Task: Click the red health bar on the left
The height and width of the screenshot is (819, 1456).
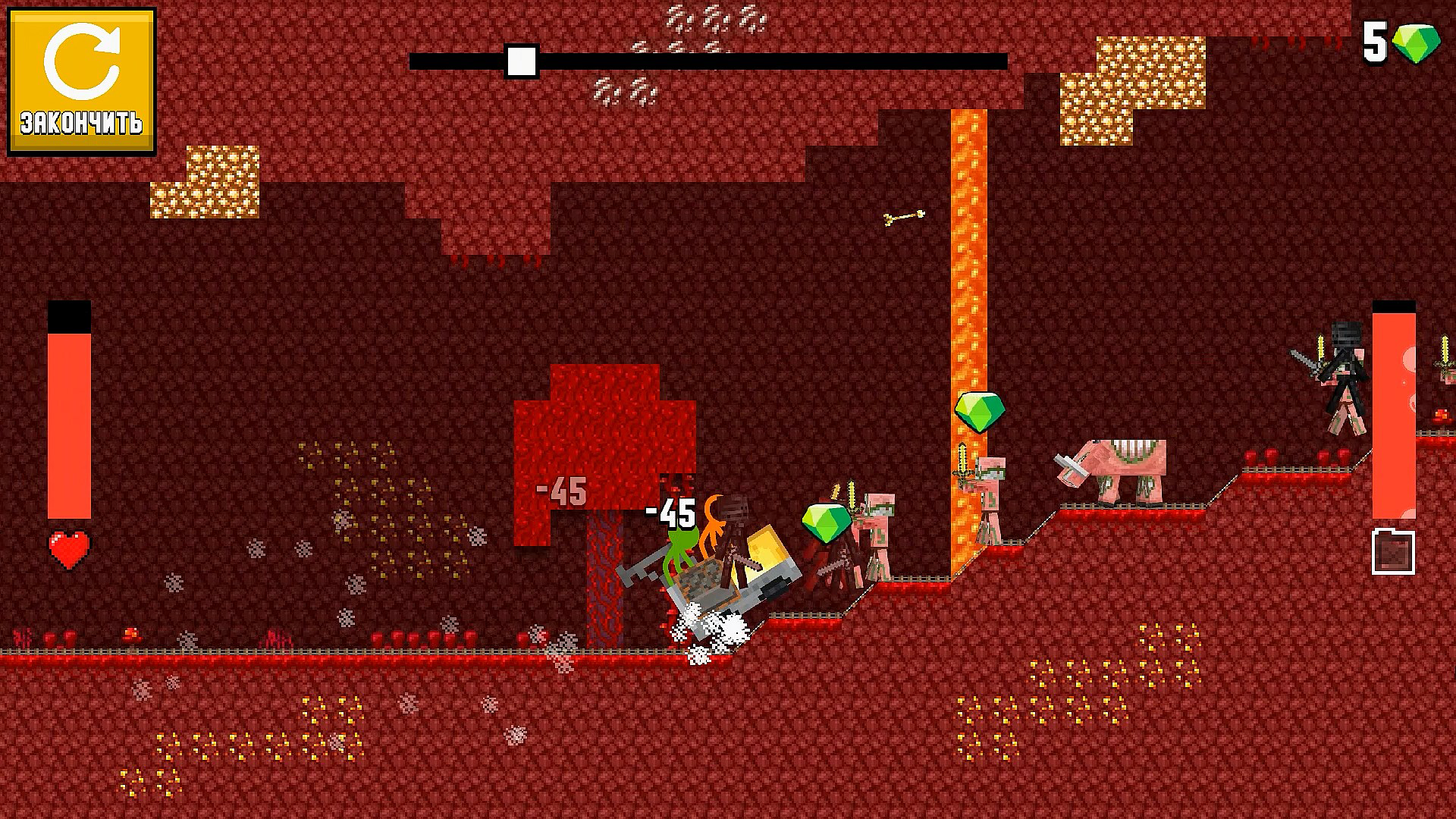Action: [70, 425]
